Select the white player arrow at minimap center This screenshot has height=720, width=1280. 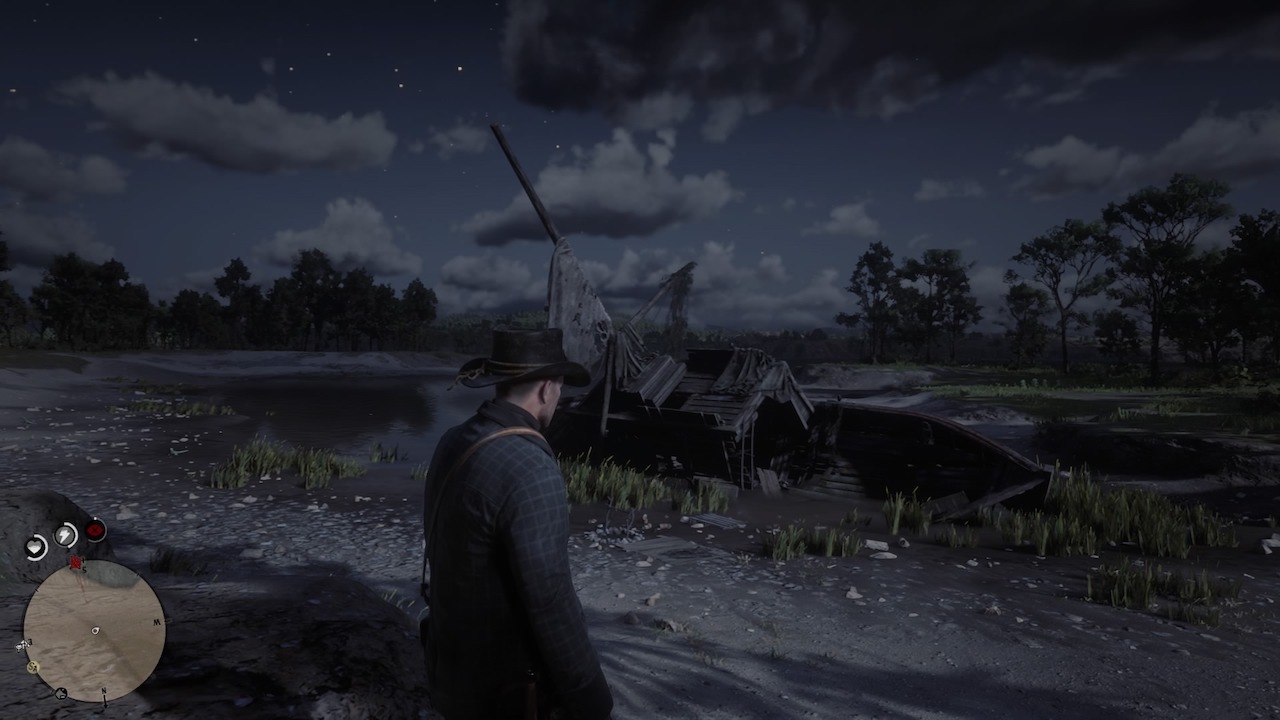[95, 631]
